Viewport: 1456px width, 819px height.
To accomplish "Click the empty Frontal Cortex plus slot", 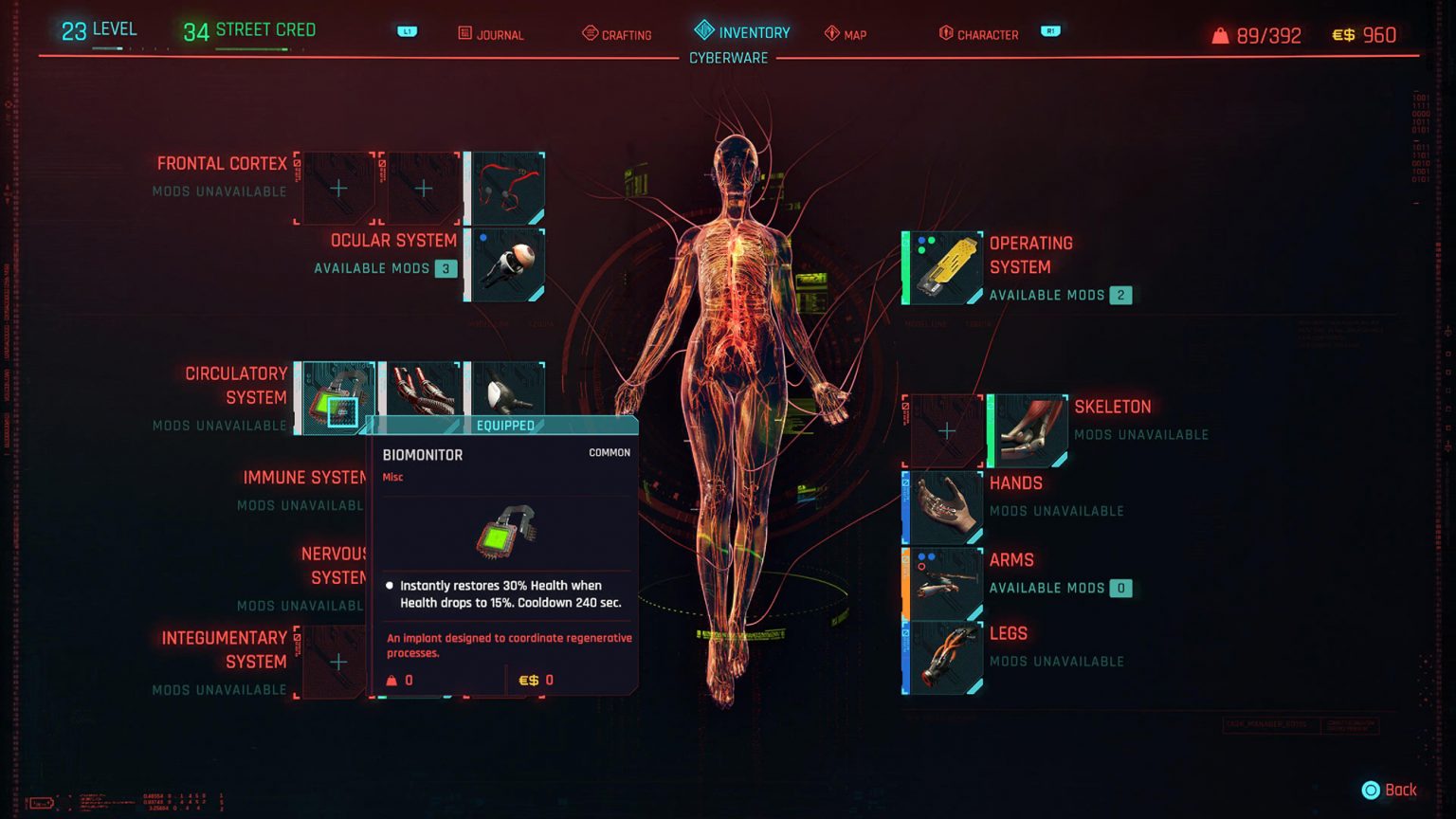I will (337, 188).
